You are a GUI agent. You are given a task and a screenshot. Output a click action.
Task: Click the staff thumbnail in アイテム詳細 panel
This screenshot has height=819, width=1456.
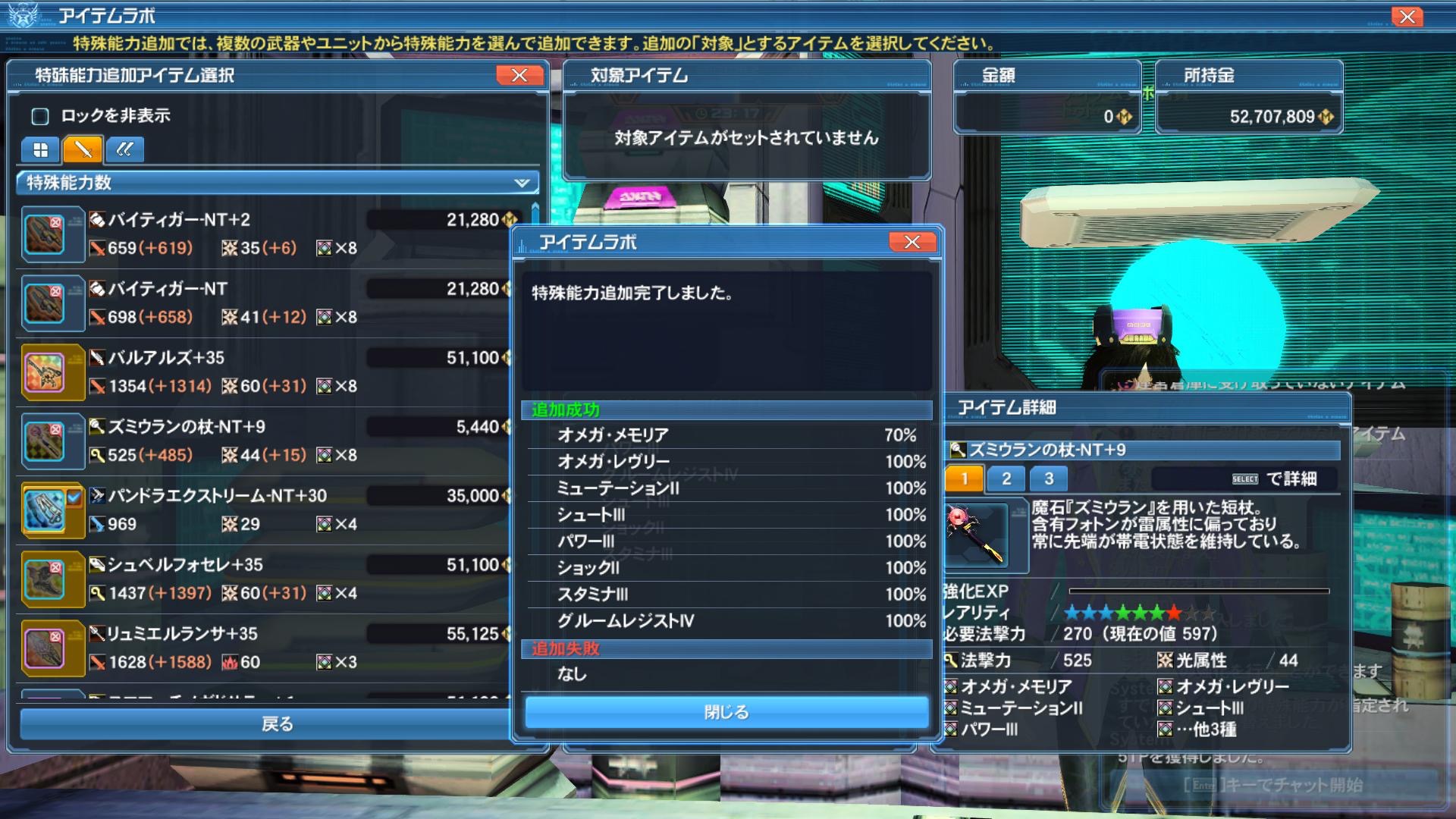coord(979,535)
